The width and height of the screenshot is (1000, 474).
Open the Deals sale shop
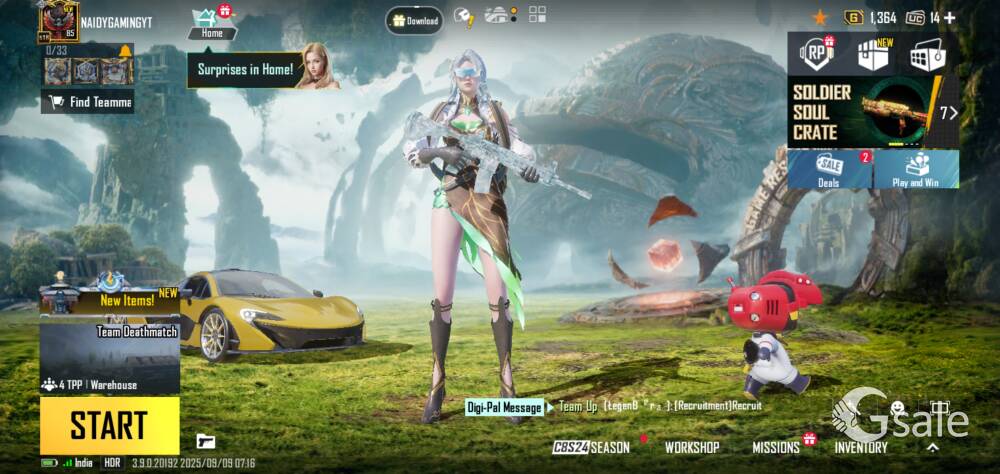(829, 170)
